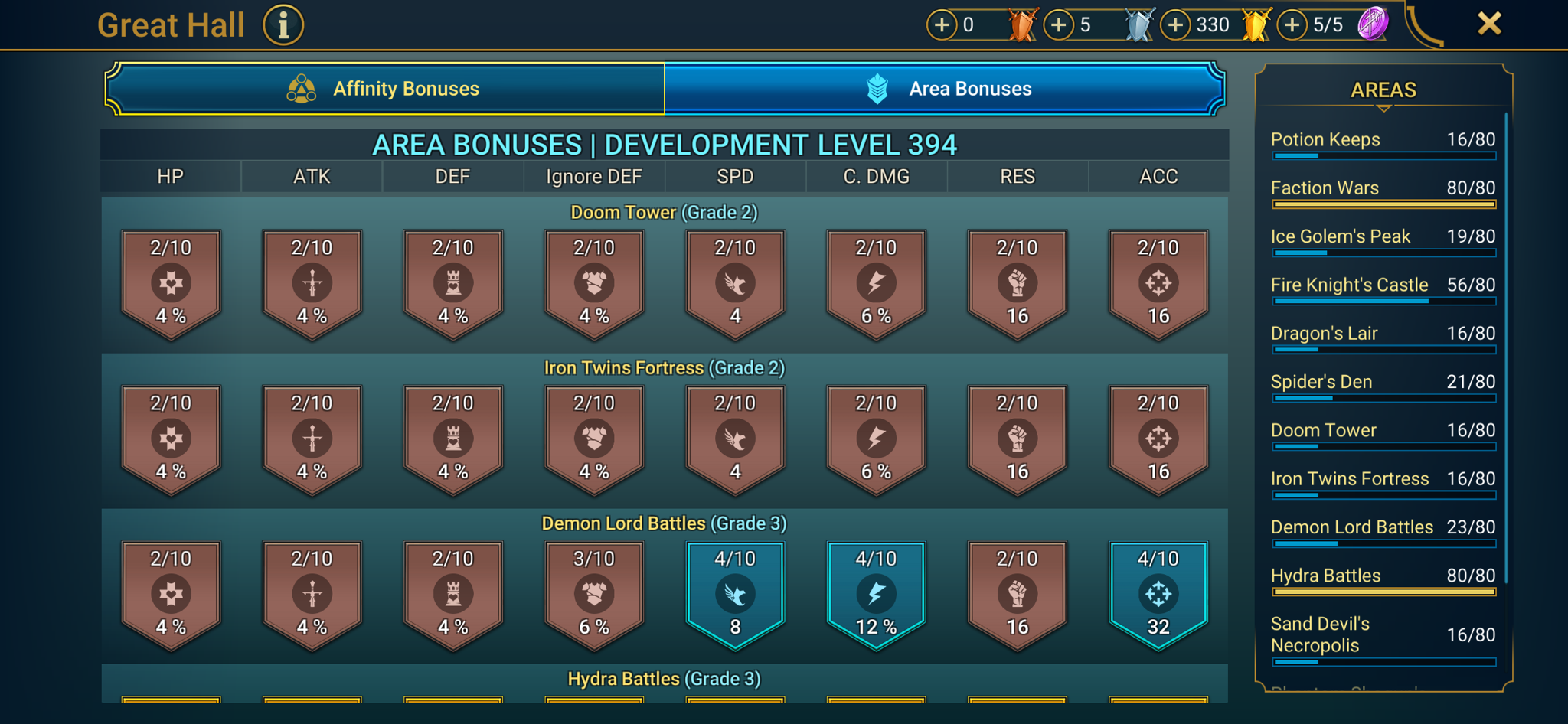Click the RES fist bonus icon for Iron Twins Fortress
1568x724 pixels.
pos(1017,439)
